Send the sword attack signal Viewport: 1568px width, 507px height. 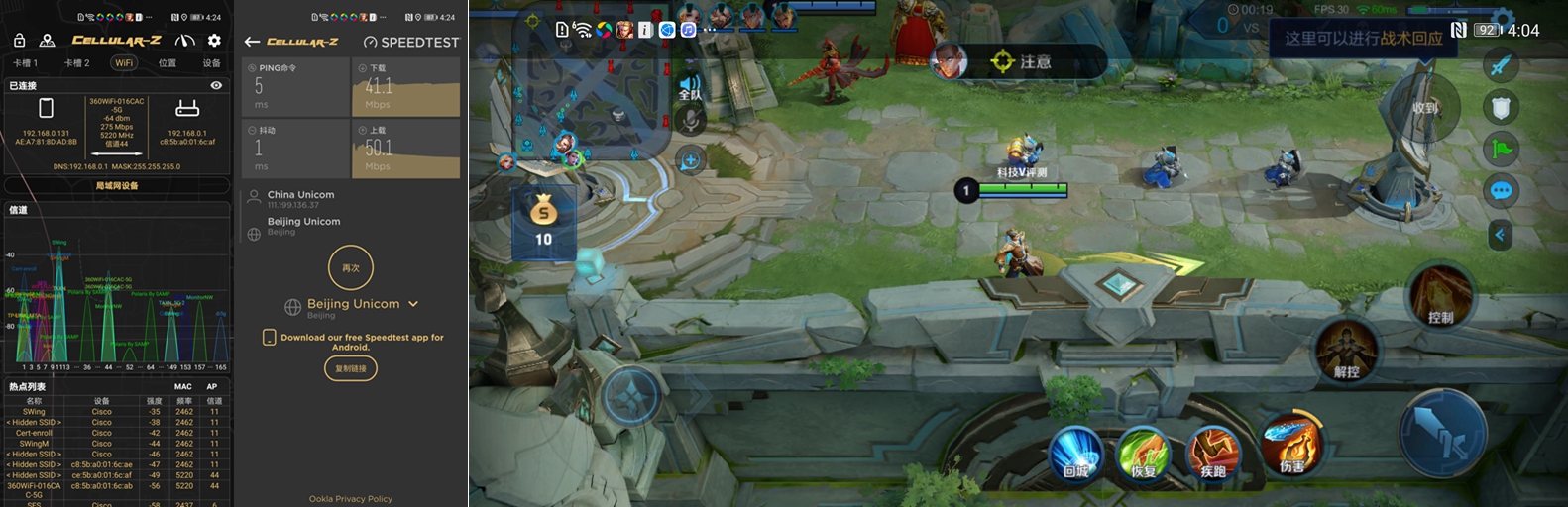coord(1501,65)
